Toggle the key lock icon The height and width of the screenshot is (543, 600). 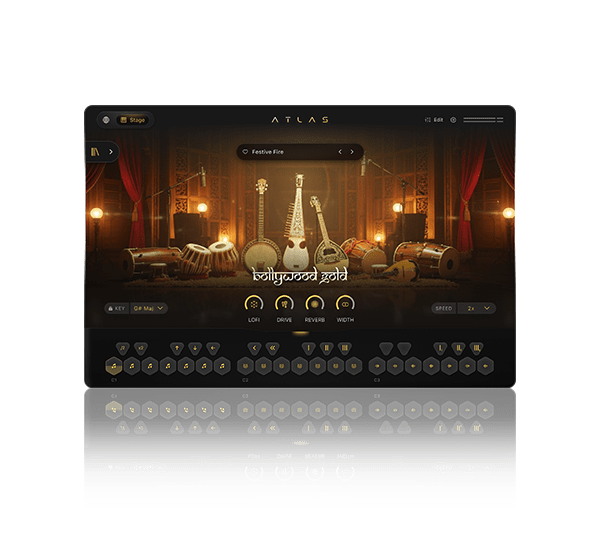(x=110, y=308)
